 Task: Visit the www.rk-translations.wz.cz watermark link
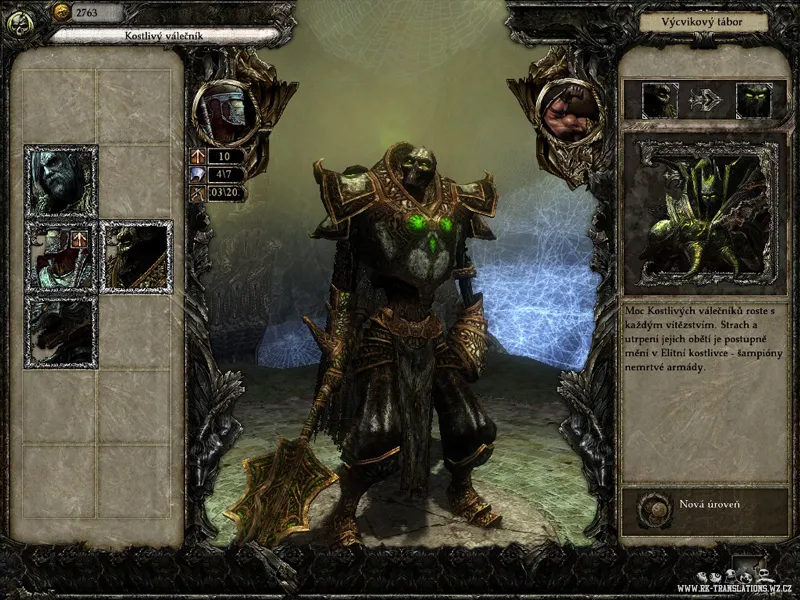(735, 589)
